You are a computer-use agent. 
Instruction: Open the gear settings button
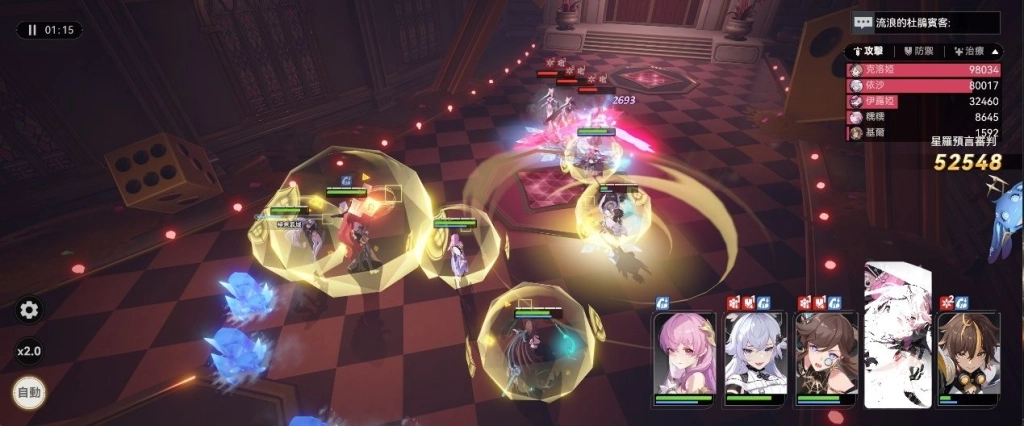[x=29, y=310]
